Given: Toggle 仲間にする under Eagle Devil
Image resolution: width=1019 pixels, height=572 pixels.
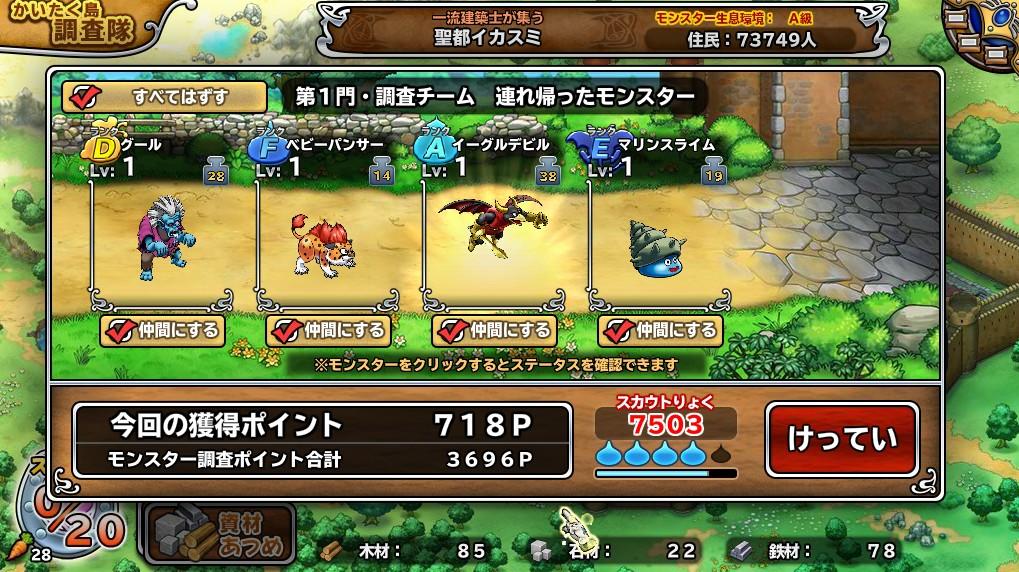Looking at the screenshot, I should tap(493, 330).
